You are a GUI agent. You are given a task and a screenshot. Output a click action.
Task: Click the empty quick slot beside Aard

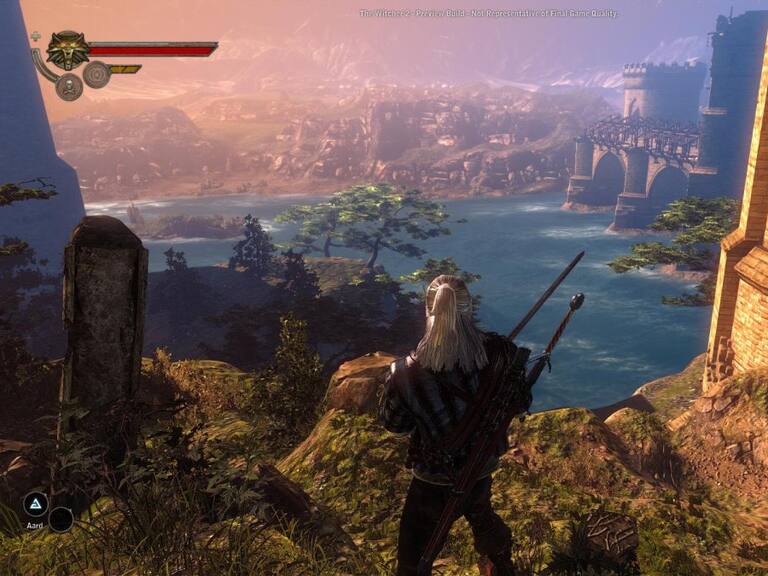tap(61, 519)
